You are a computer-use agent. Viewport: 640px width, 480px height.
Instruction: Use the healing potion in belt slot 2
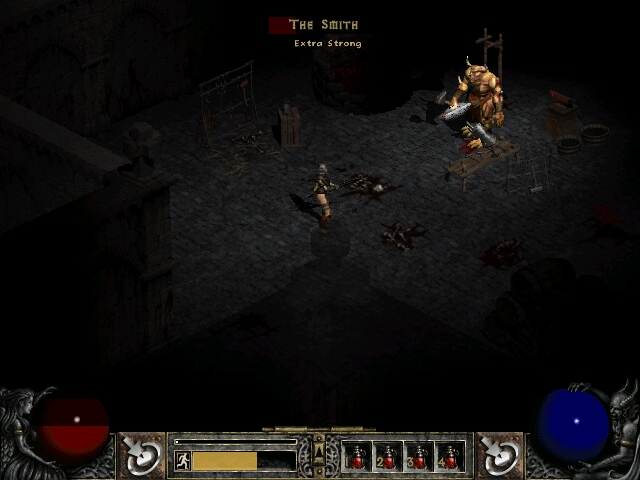click(x=388, y=457)
